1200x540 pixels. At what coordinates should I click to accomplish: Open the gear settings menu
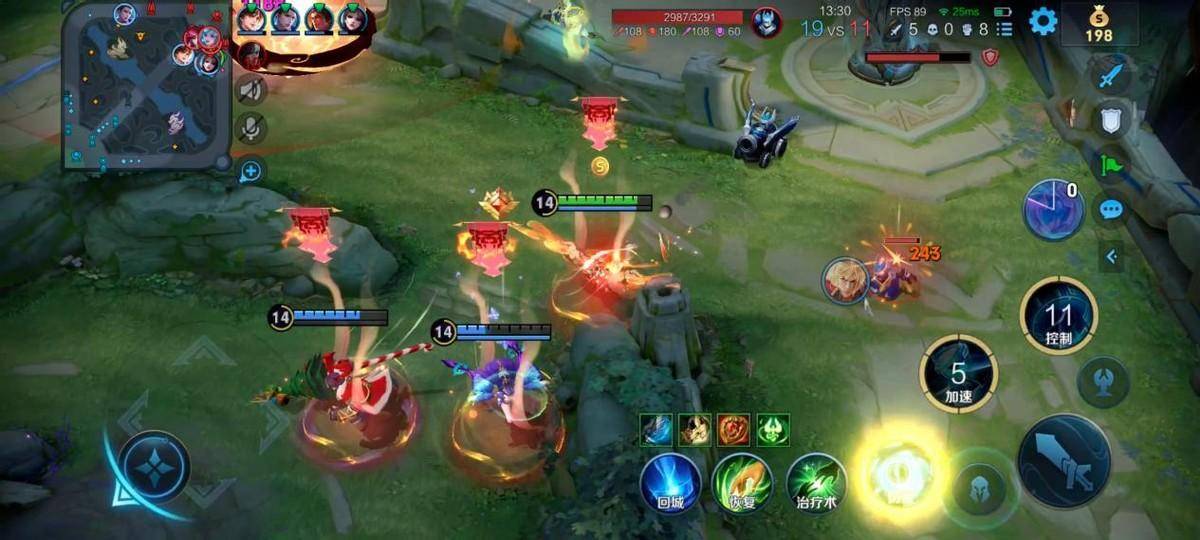(x=1043, y=21)
